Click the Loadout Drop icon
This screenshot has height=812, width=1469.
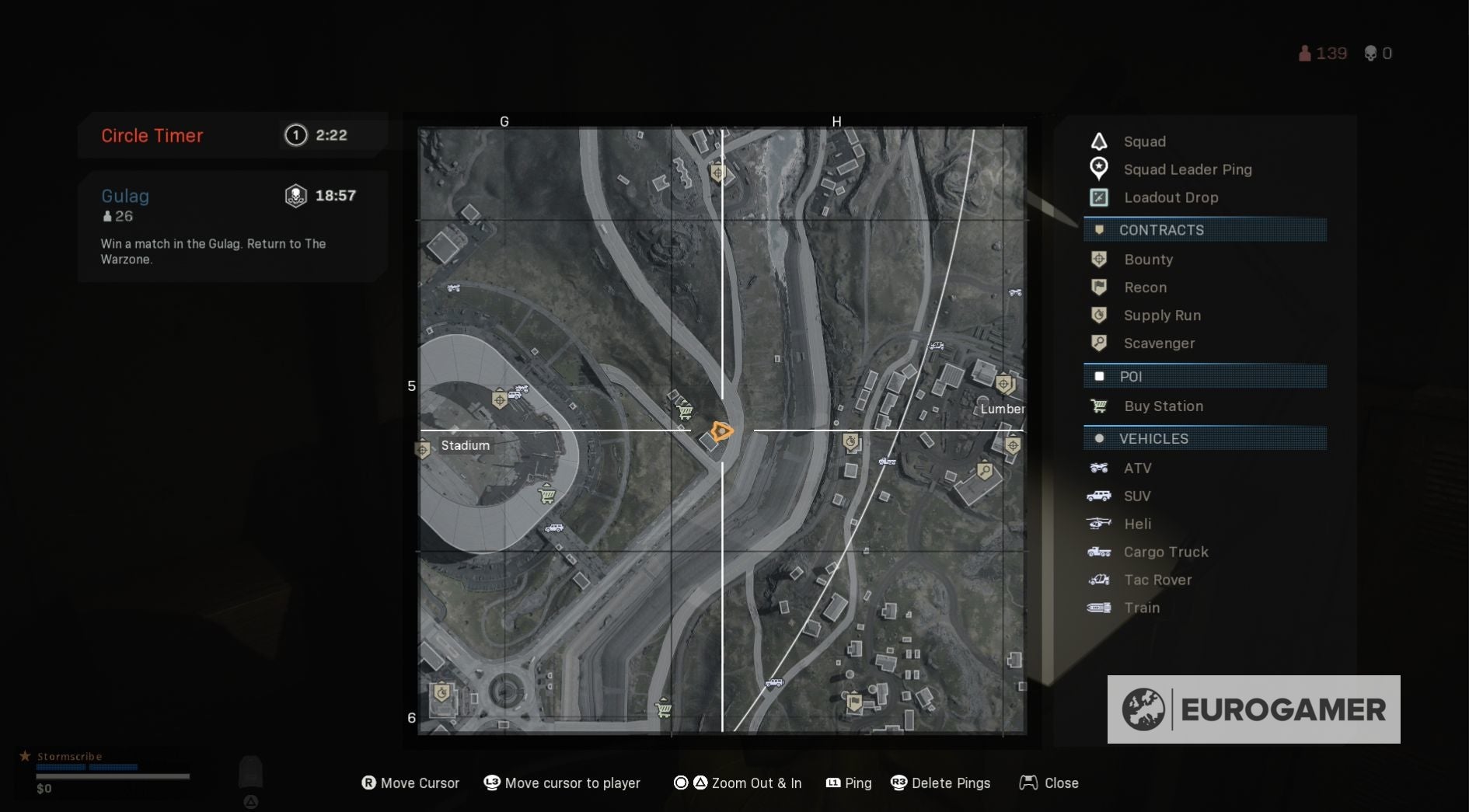[x=1098, y=197]
